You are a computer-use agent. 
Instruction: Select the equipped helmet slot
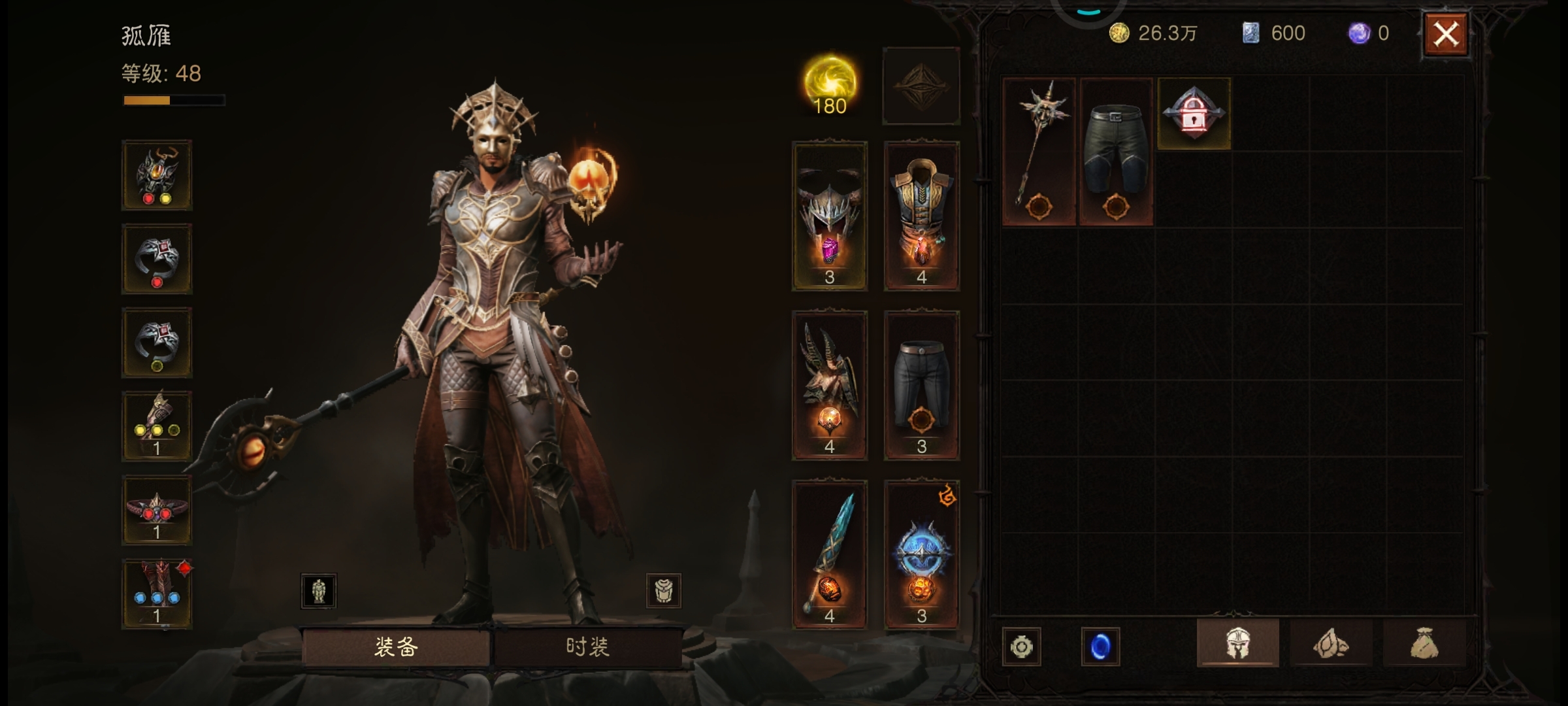[x=829, y=216]
